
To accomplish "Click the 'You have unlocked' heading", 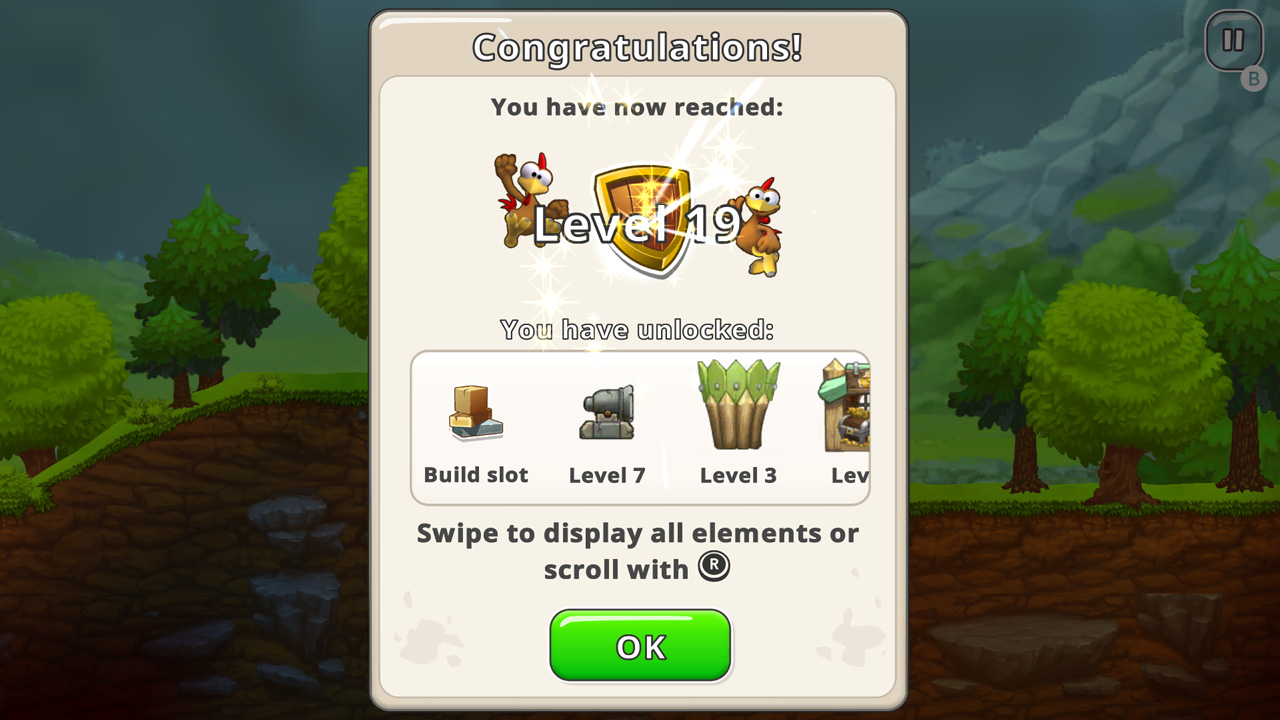I will (x=639, y=330).
